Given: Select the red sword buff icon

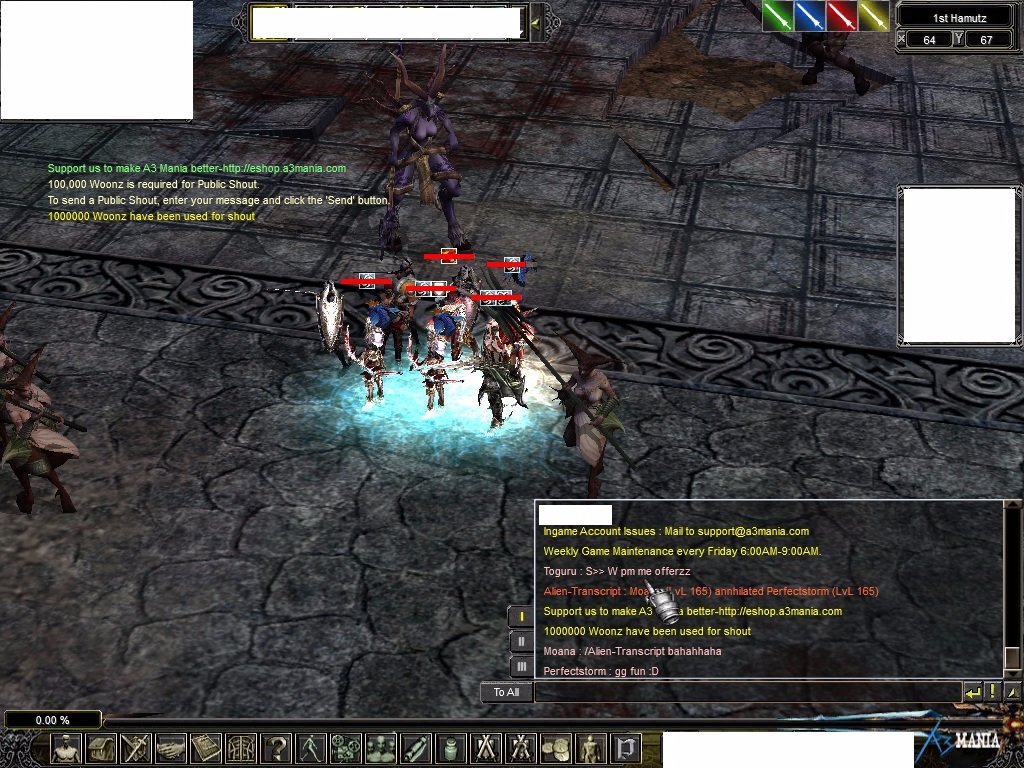Looking at the screenshot, I should tap(841, 16).
